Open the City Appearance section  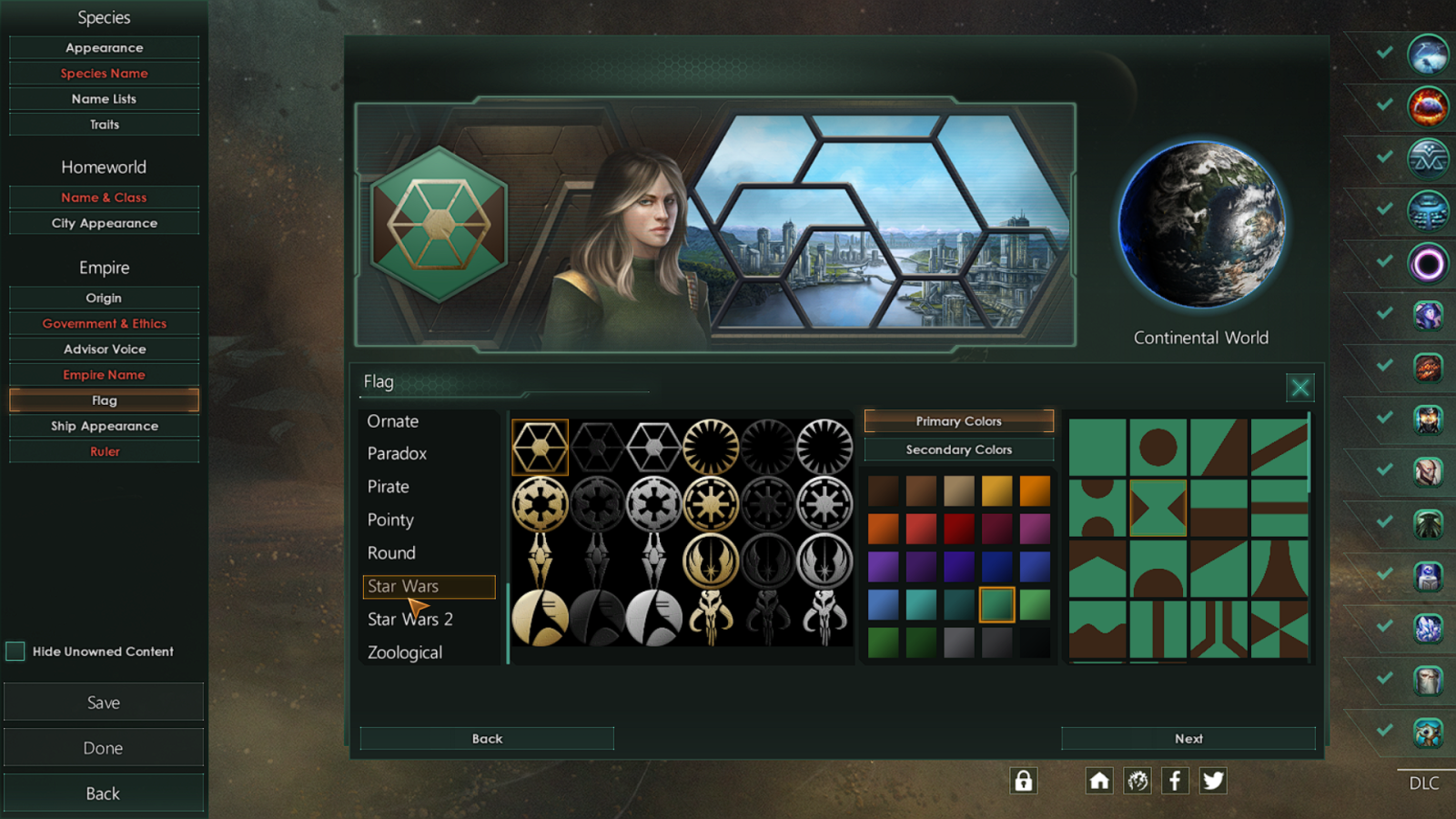[104, 223]
